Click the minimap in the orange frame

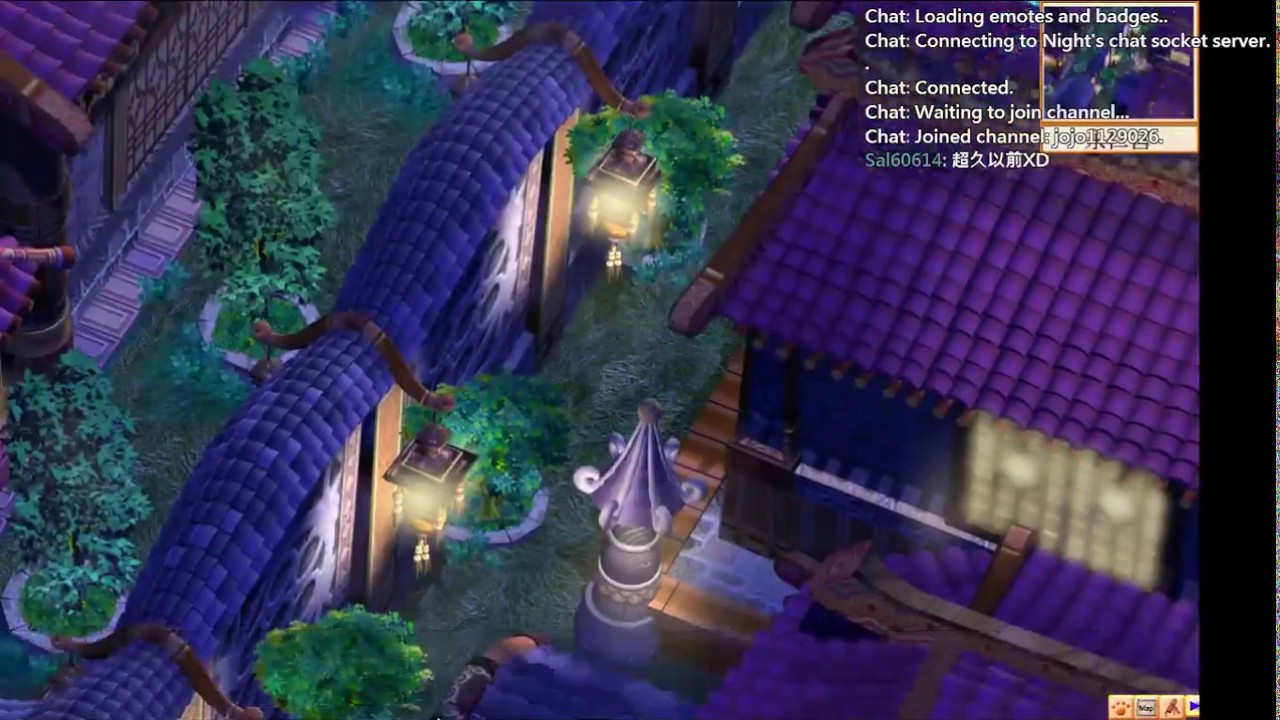1119,65
